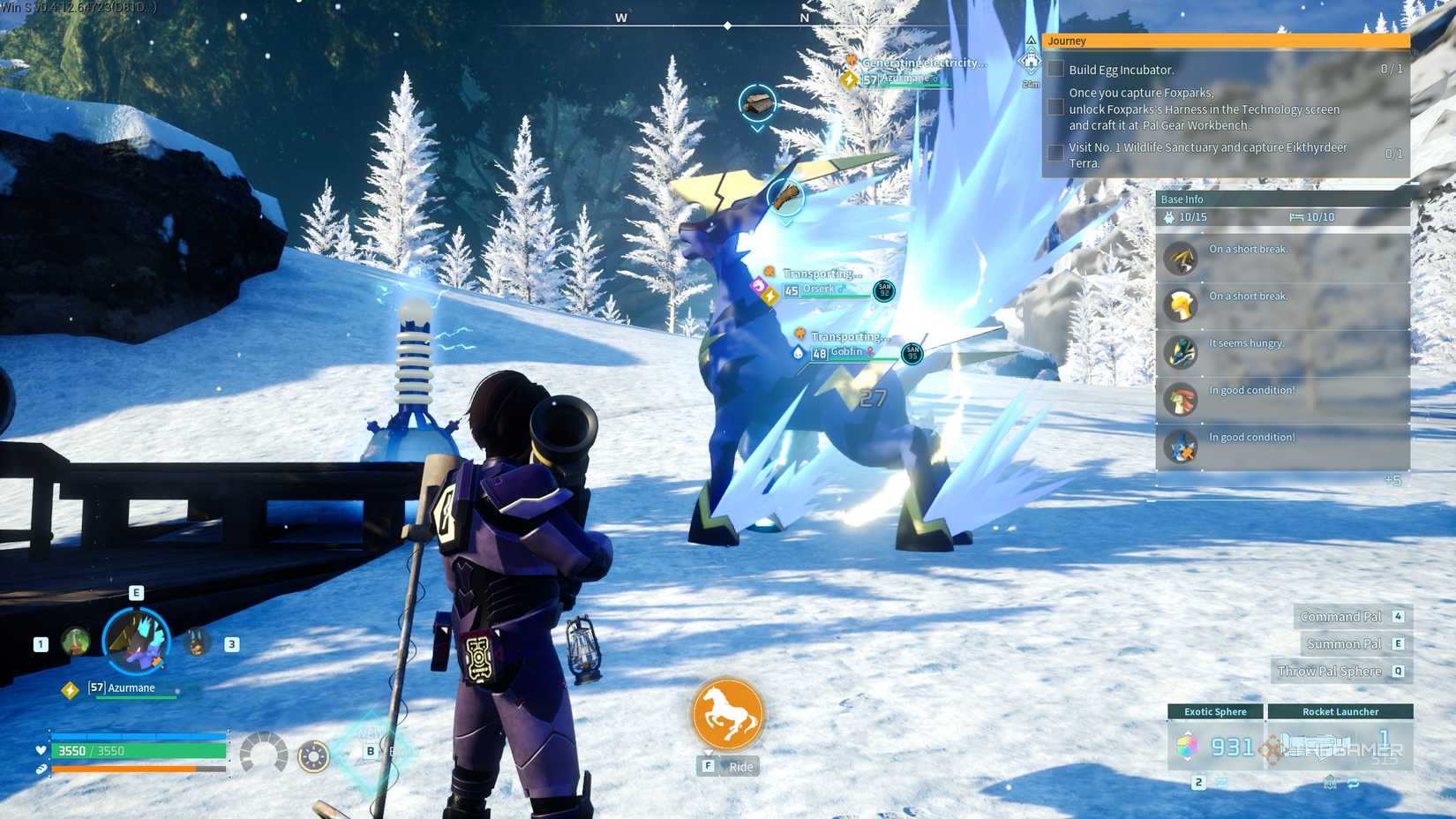Viewport: 1456px width, 819px height.
Task: Check the Foxparks Harness journey objective
Action: coord(1055,107)
